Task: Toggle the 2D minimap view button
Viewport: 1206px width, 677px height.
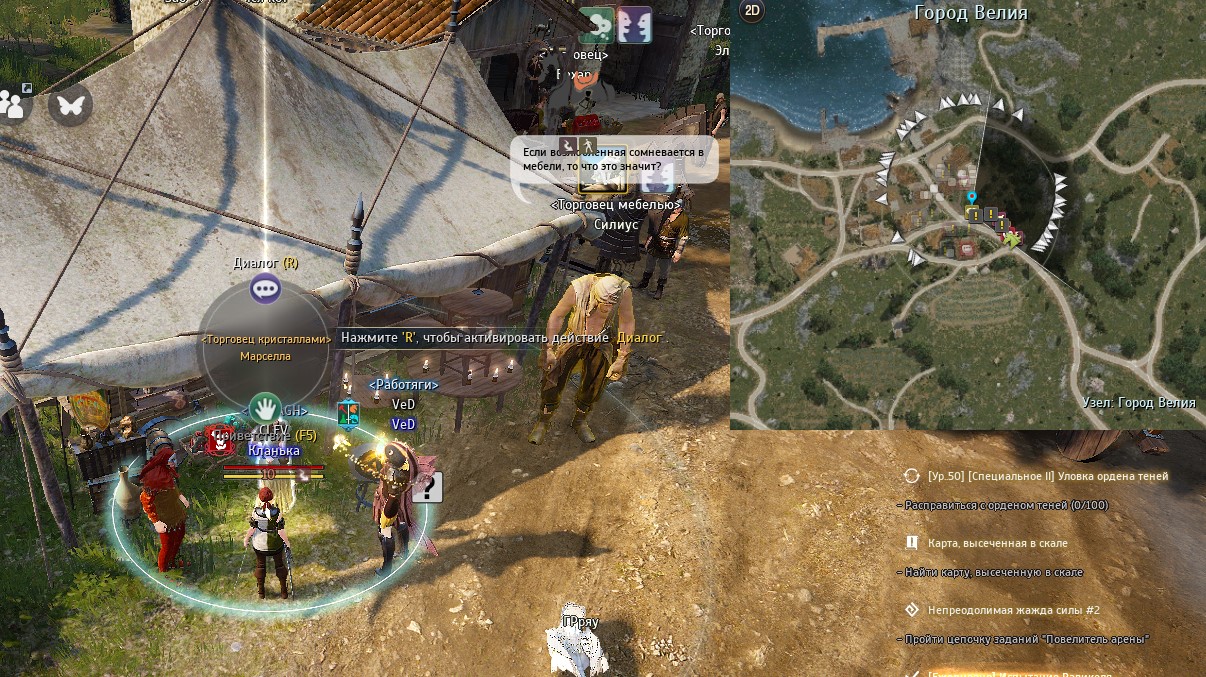Action: (x=751, y=11)
